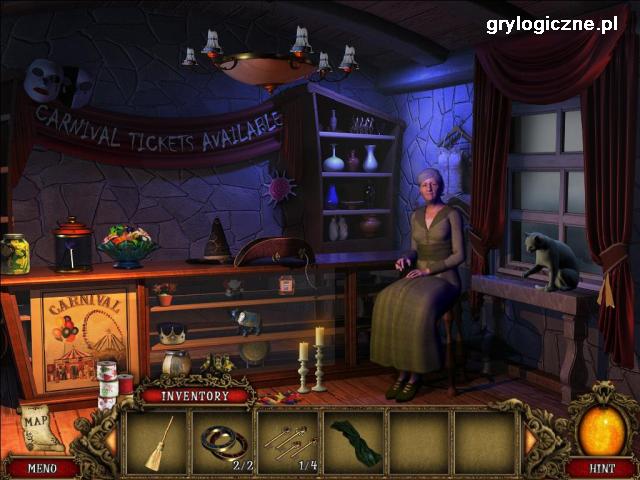The width and height of the screenshot is (640, 480).
Task: Open the Menu button
Action: (41, 468)
